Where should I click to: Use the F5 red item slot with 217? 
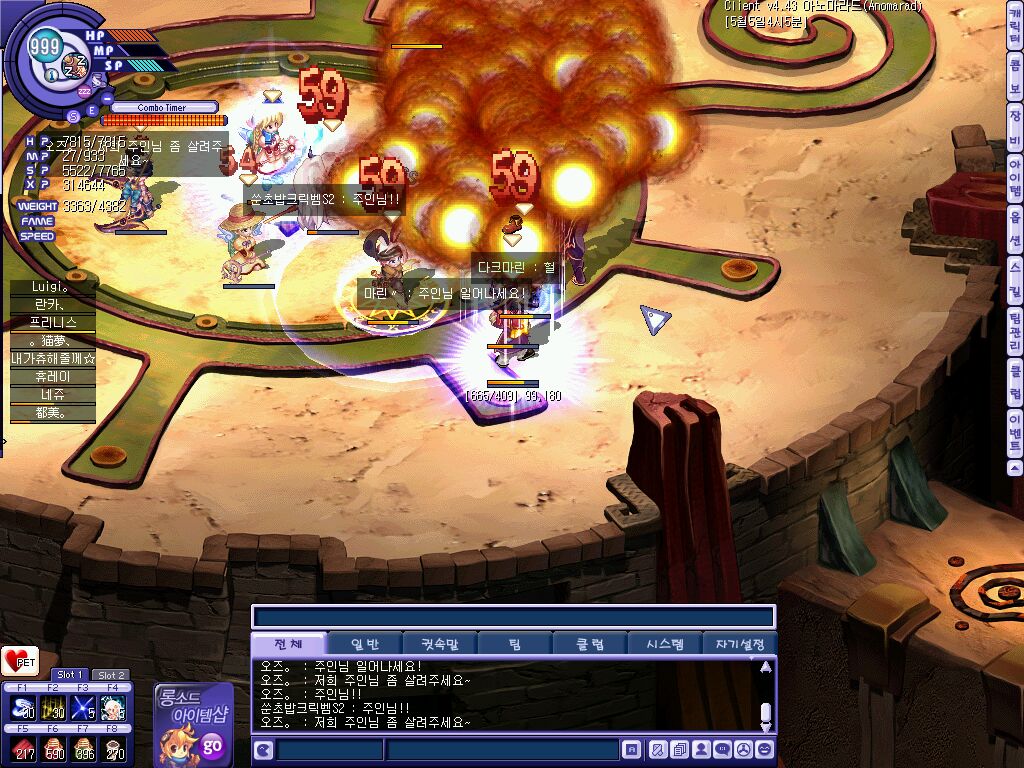pyautogui.click(x=23, y=747)
